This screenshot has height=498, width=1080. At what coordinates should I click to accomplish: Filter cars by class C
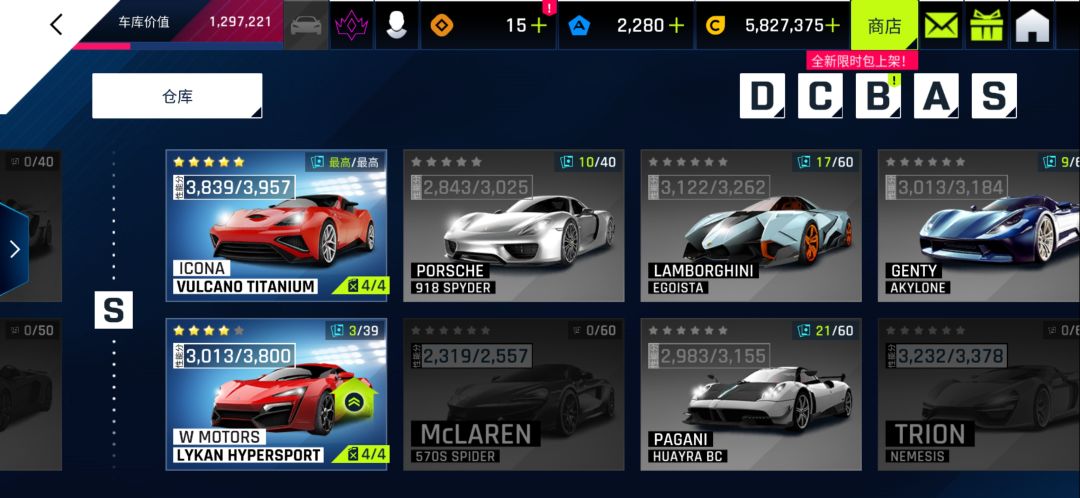coord(820,96)
